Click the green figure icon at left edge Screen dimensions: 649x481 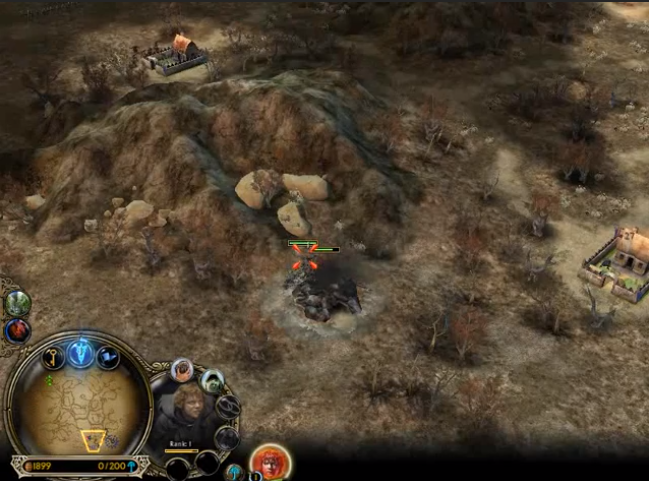[18, 303]
